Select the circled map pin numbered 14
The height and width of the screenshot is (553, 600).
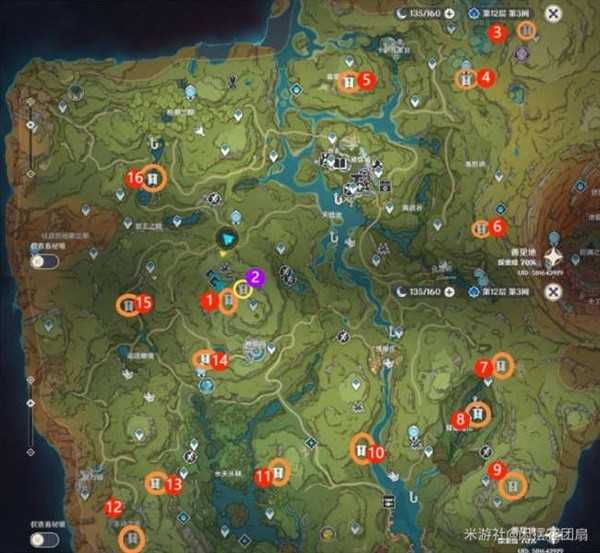(203, 360)
